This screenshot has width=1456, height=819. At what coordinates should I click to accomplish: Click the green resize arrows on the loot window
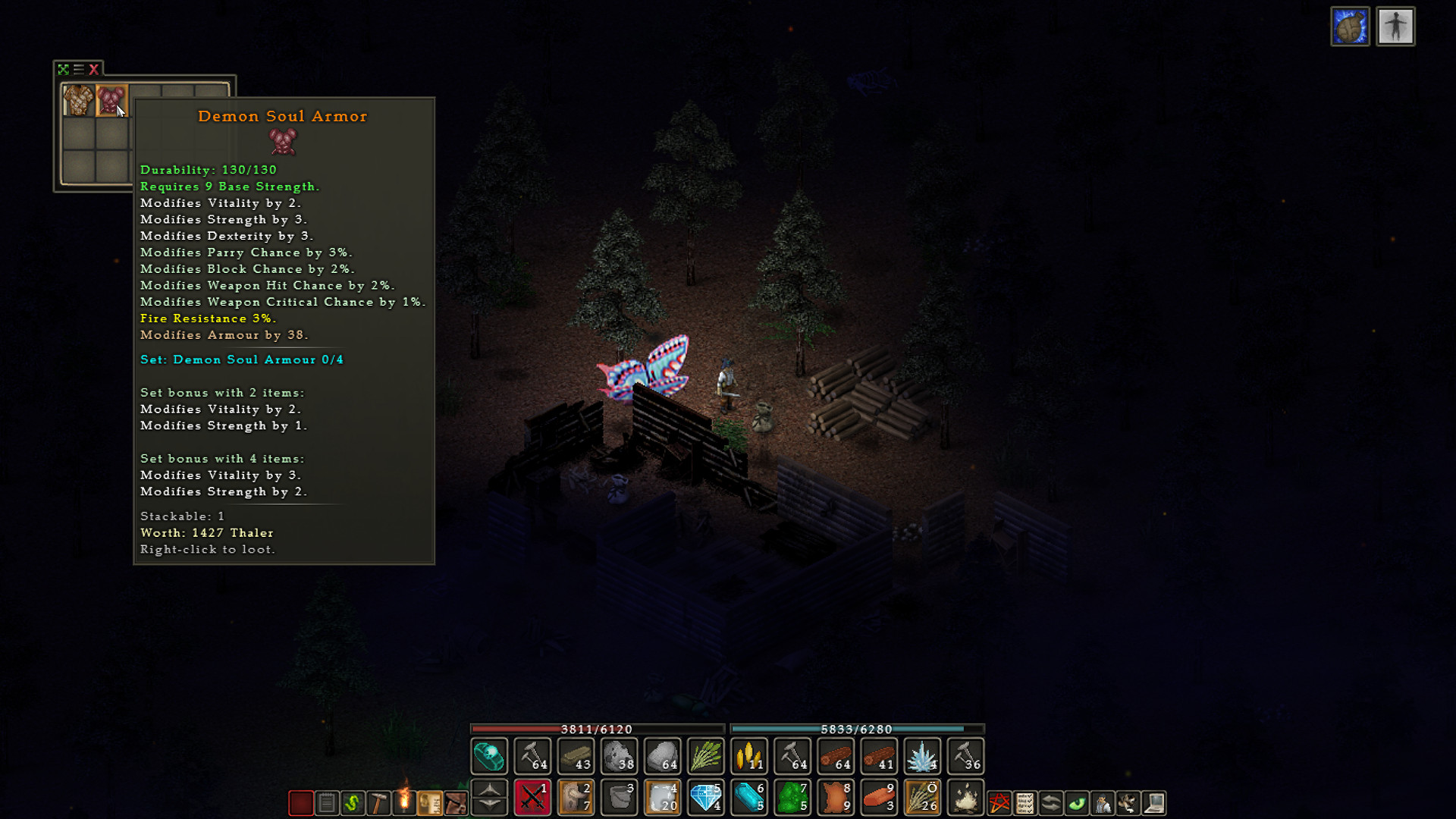(64, 69)
